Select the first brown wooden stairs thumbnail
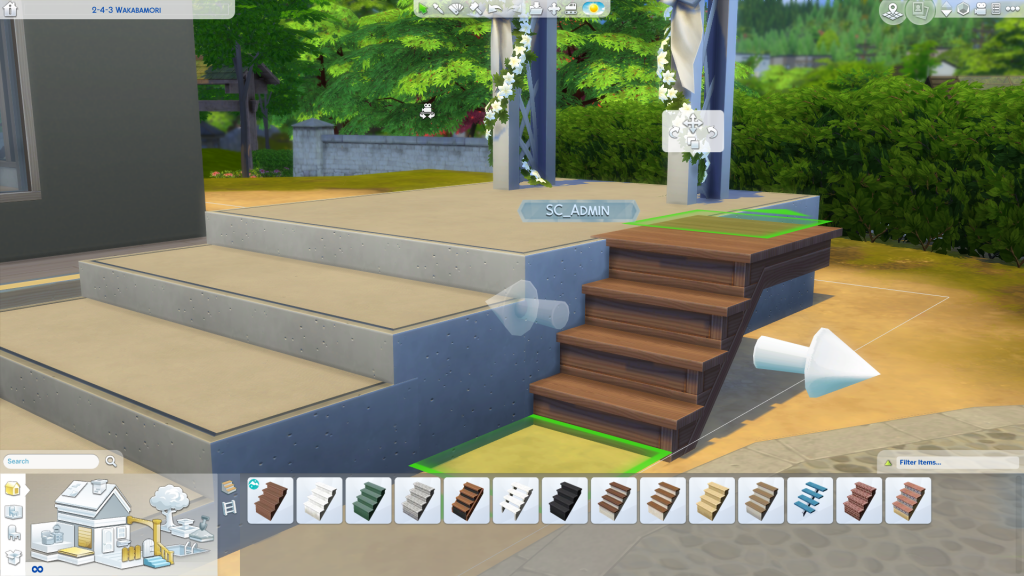The height and width of the screenshot is (576, 1024). click(270, 499)
